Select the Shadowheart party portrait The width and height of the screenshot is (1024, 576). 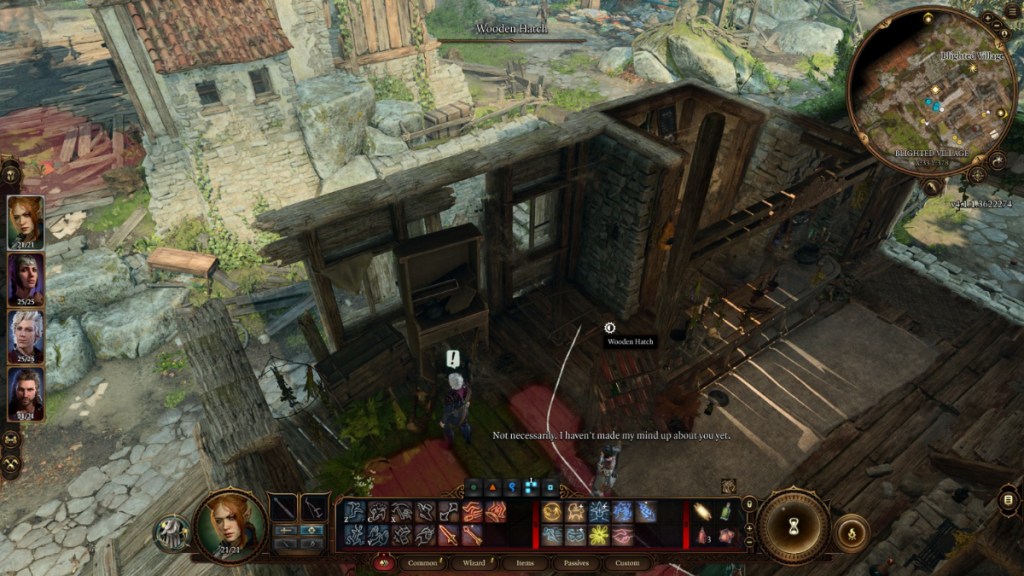(x=25, y=278)
